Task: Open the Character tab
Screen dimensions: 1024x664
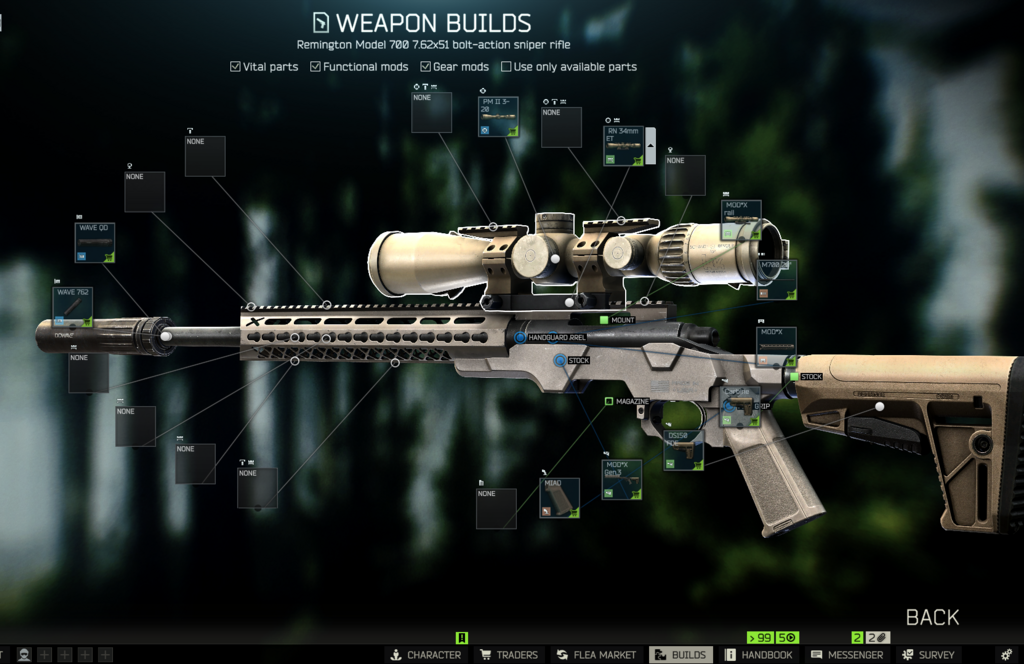Action: pyautogui.click(x=426, y=655)
